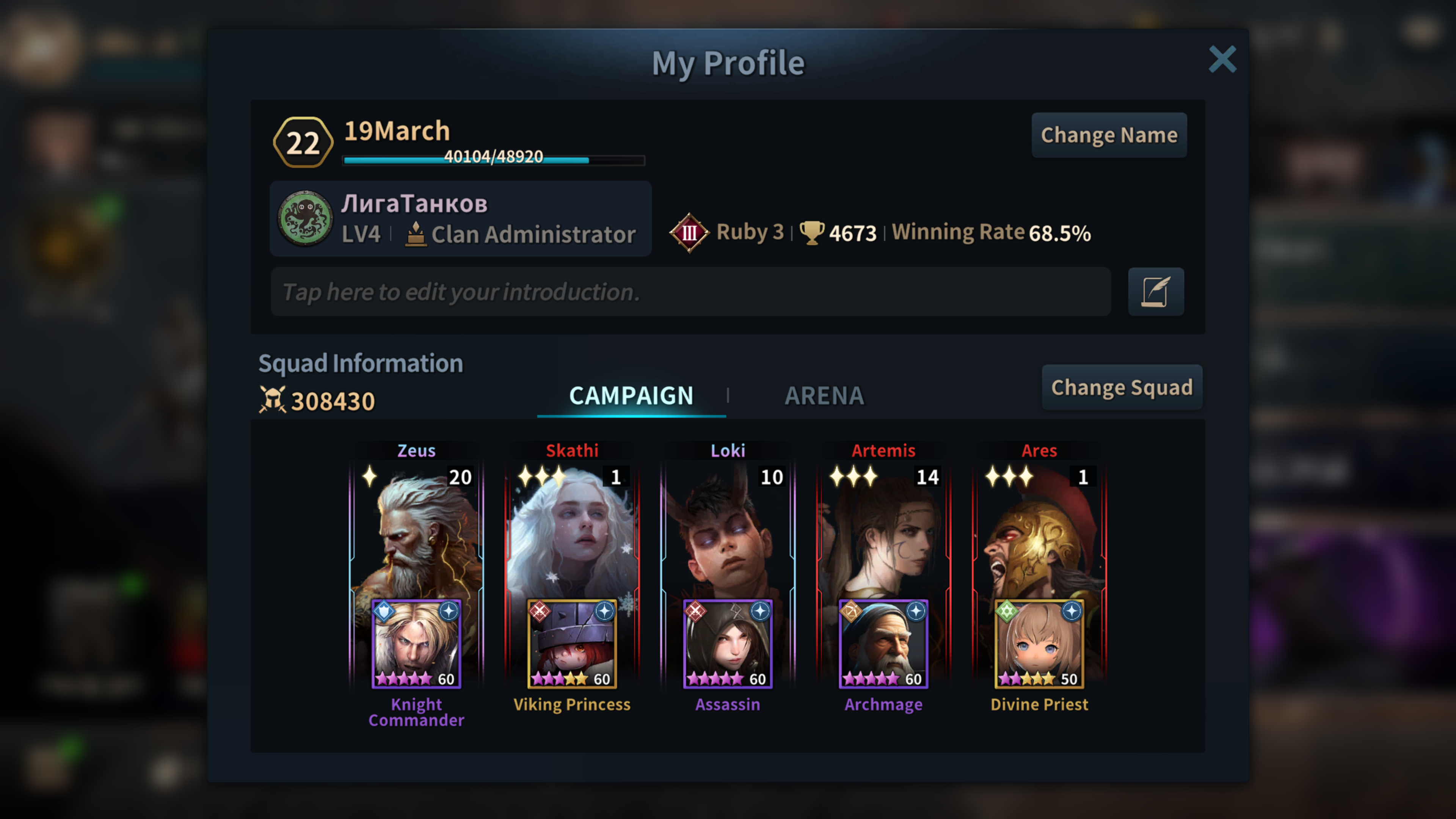
Task: Open the Change Squad screen
Action: click(1122, 388)
